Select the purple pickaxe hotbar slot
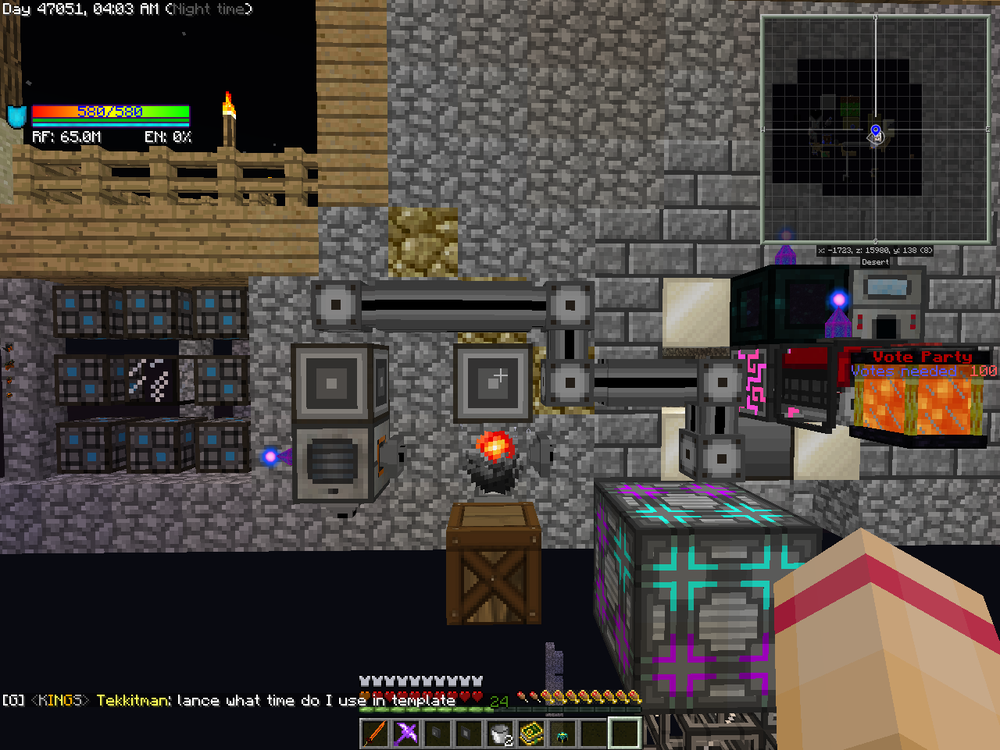Screen dimensions: 1000x750 click(408, 734)
